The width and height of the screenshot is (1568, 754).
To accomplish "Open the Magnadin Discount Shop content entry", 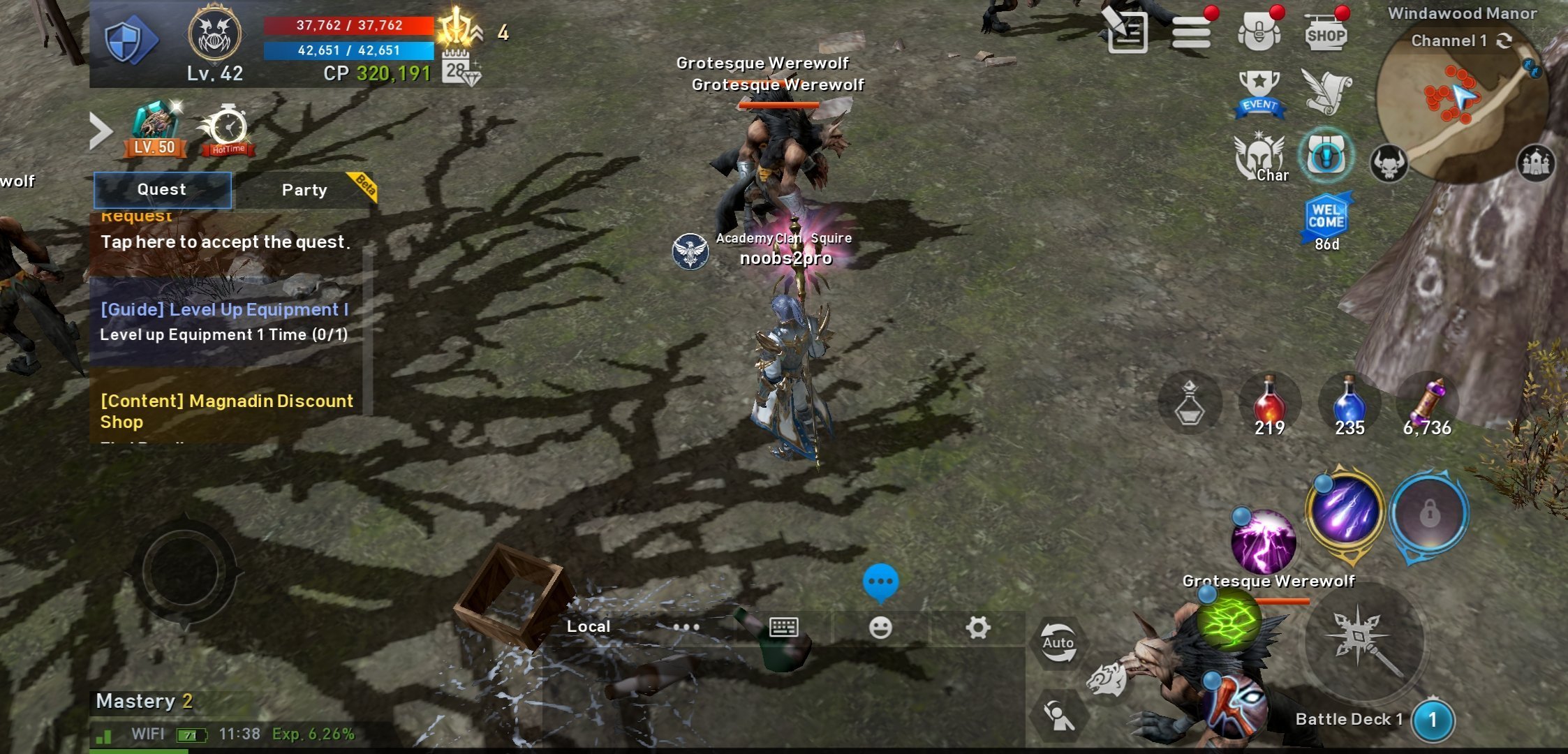I will point(227,411).
